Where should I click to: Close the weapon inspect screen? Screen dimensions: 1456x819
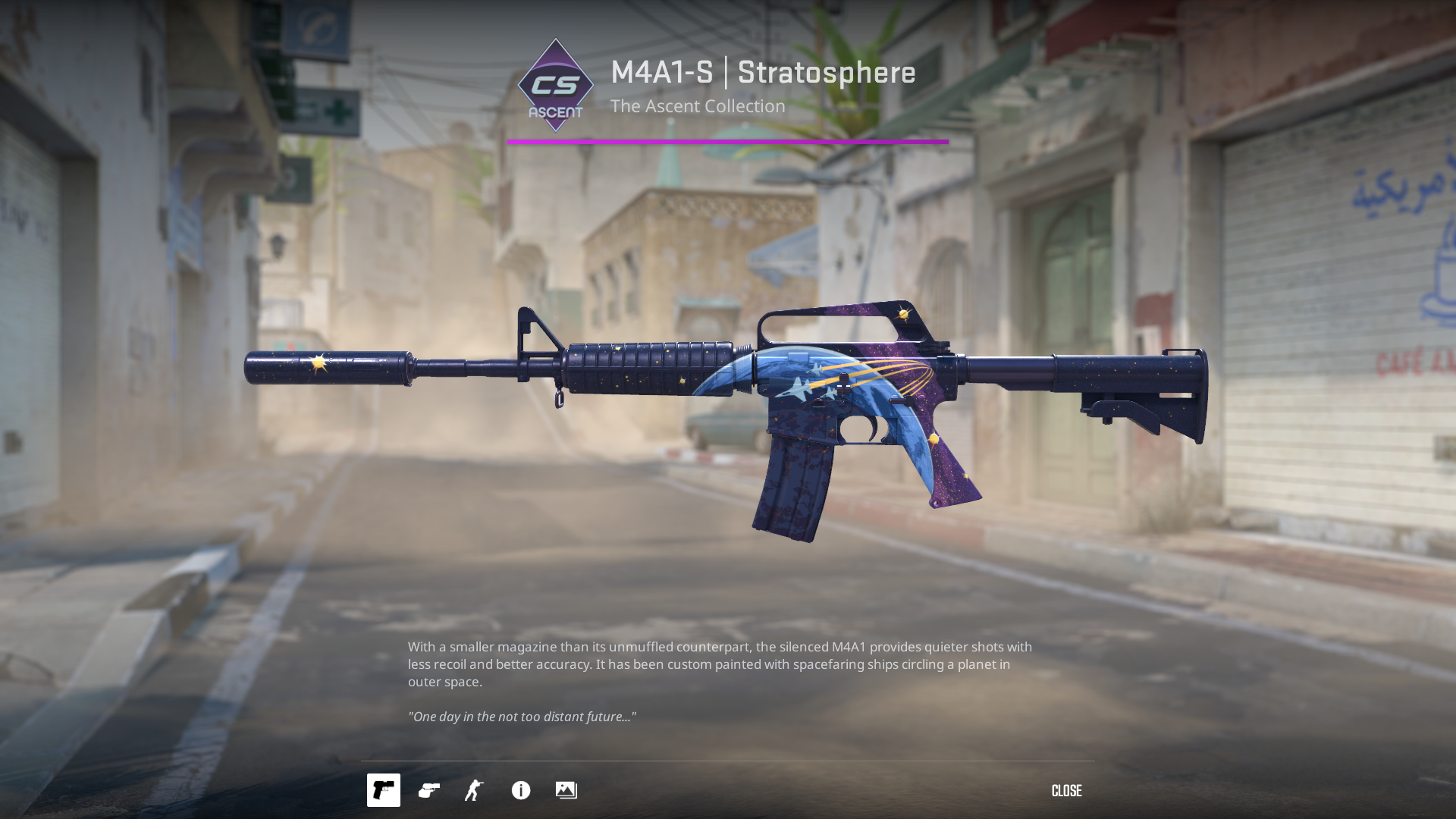coord(1066,791)
